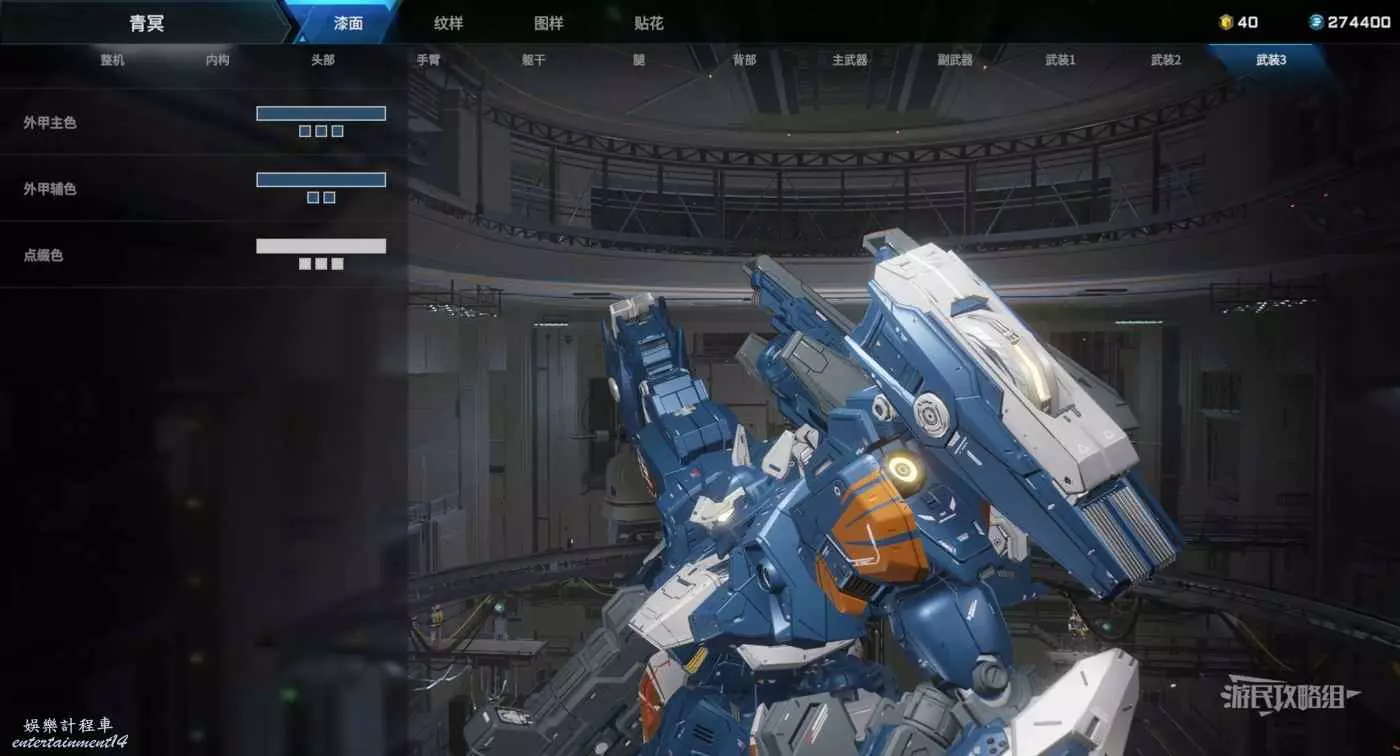Pick the 外甲辅色 secondary armor color bar
The height and width of the screenshot is (756, 1400).
[x=321, y=180]
